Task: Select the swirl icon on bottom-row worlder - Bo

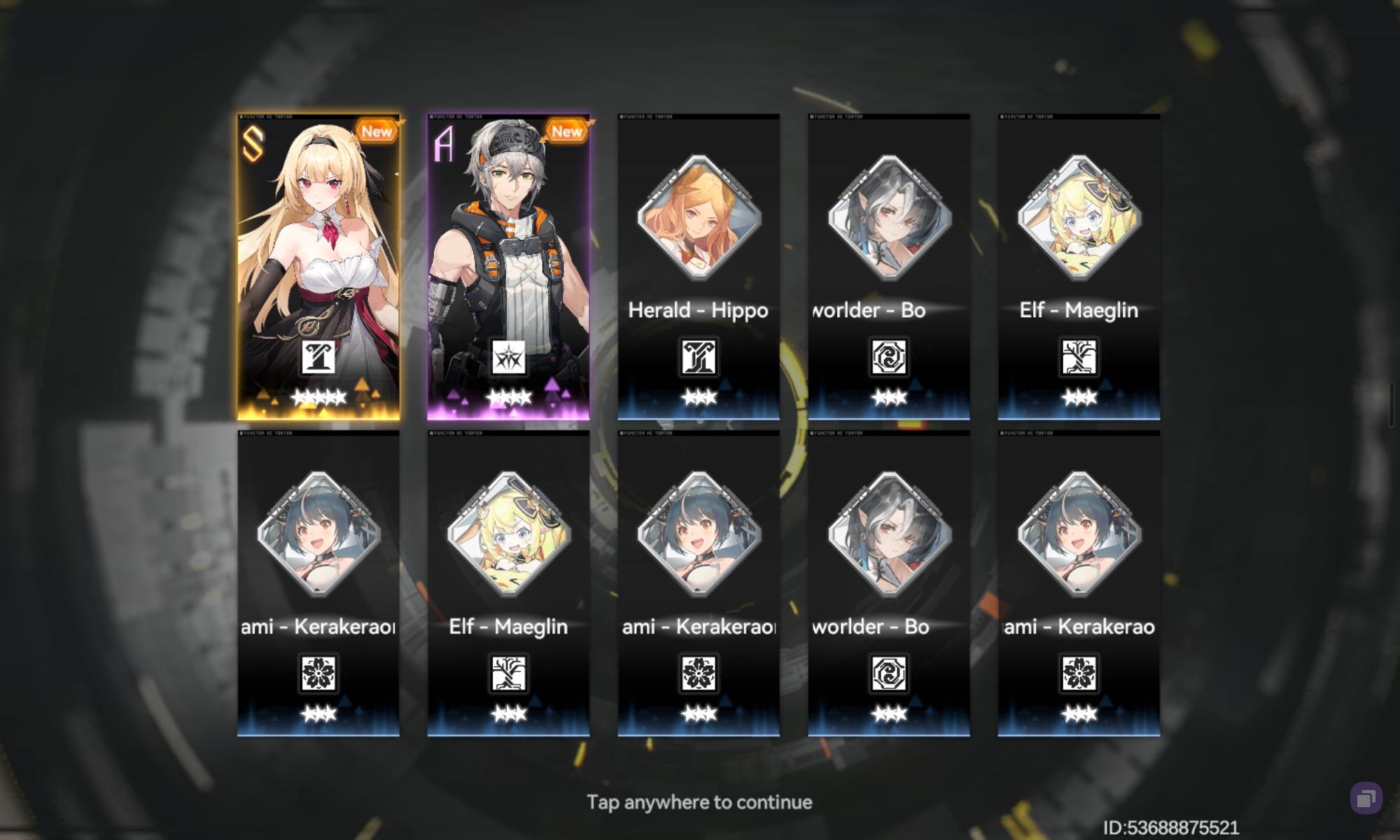Action: [888, 673]
